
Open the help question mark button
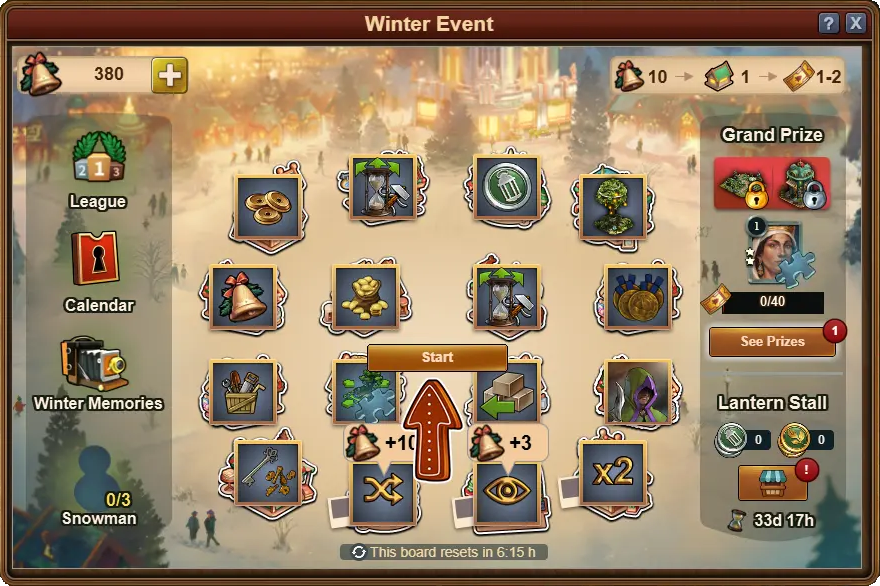coord(828,23)
